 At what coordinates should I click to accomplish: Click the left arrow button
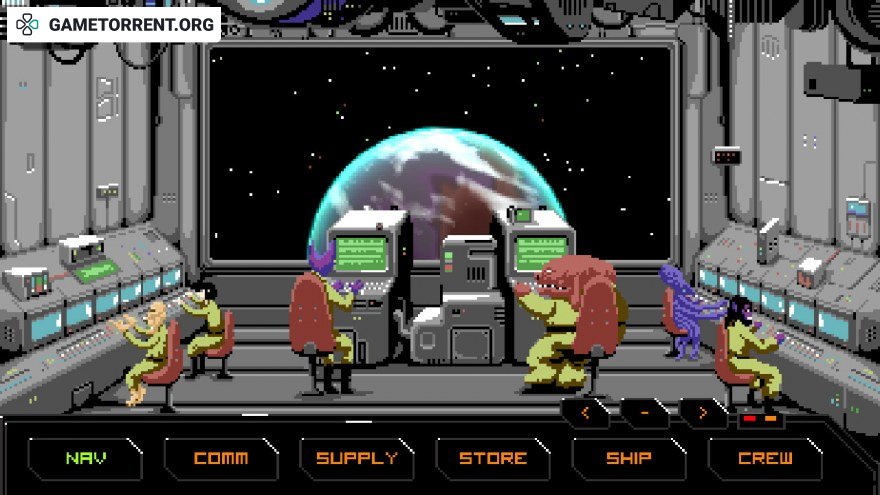tap(586, 412)
